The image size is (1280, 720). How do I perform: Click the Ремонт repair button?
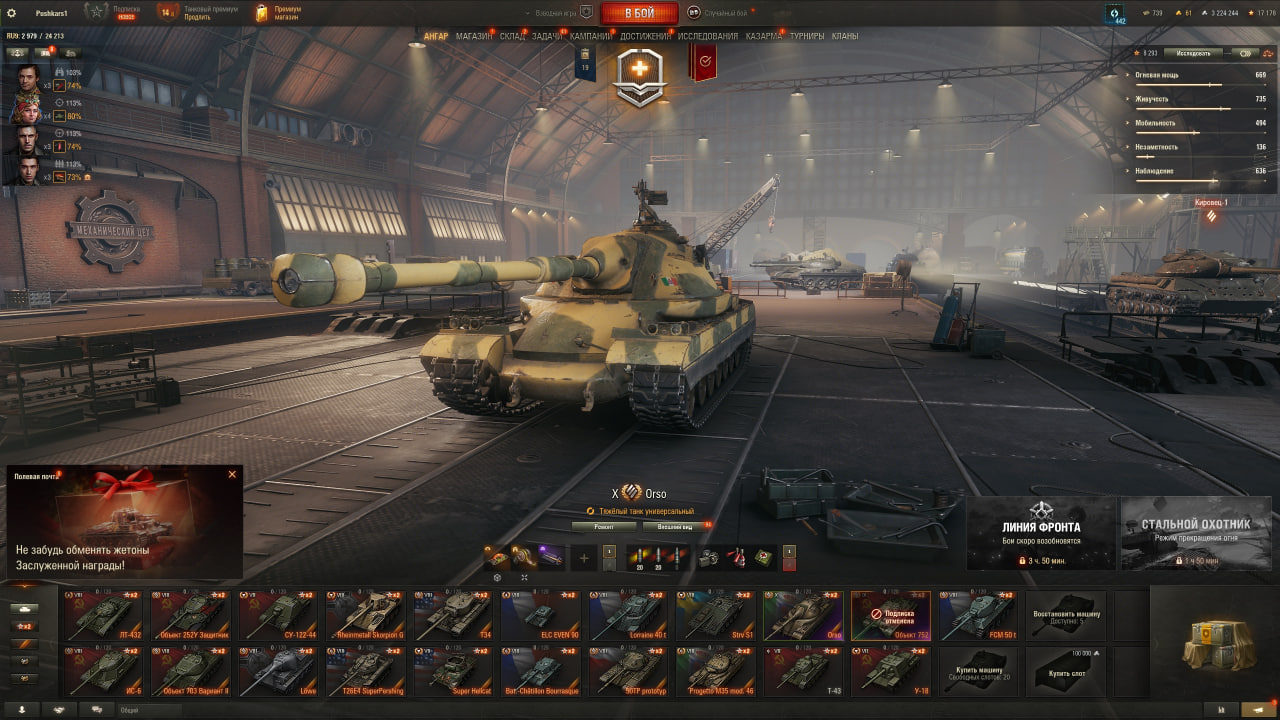604,526
